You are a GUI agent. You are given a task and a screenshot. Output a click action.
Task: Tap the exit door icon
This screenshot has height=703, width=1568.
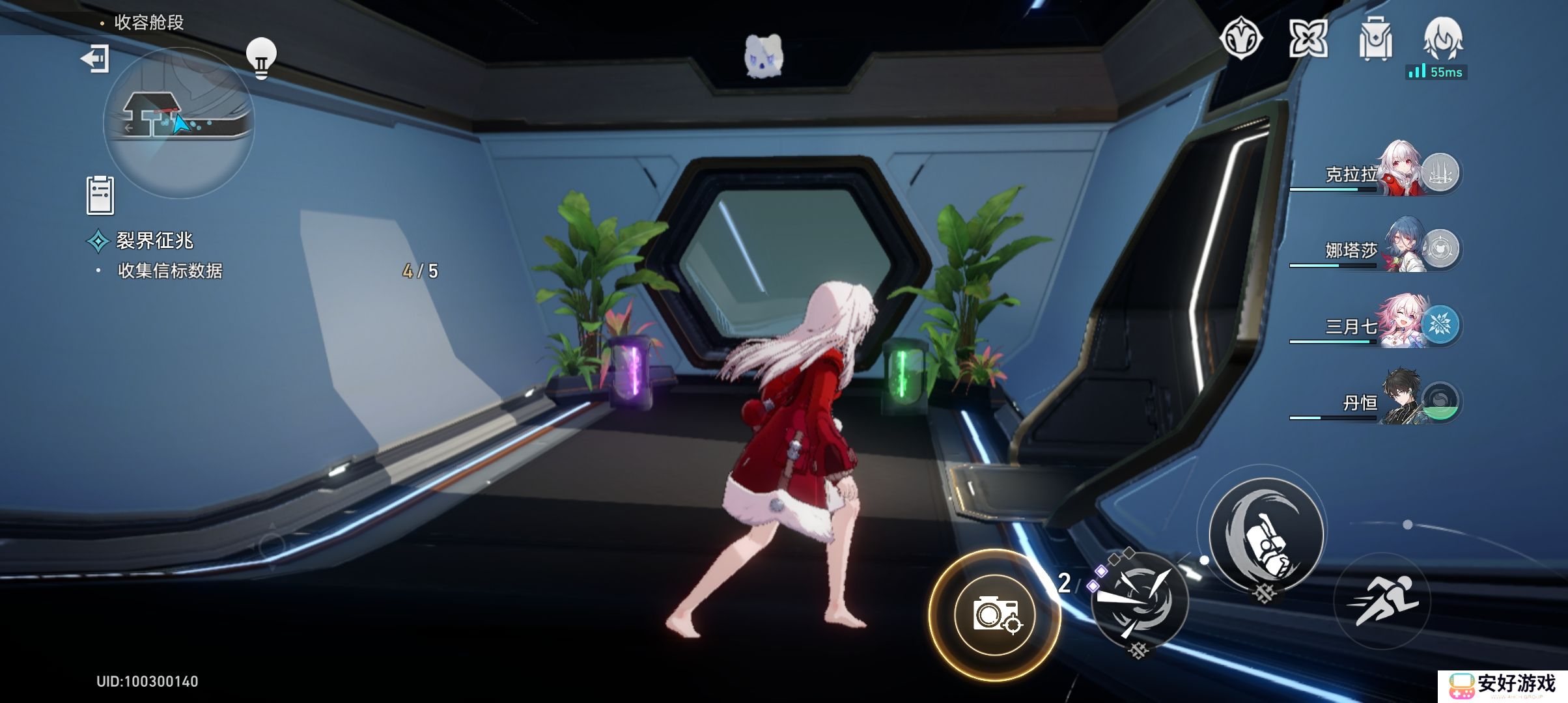tap(95, 59)
